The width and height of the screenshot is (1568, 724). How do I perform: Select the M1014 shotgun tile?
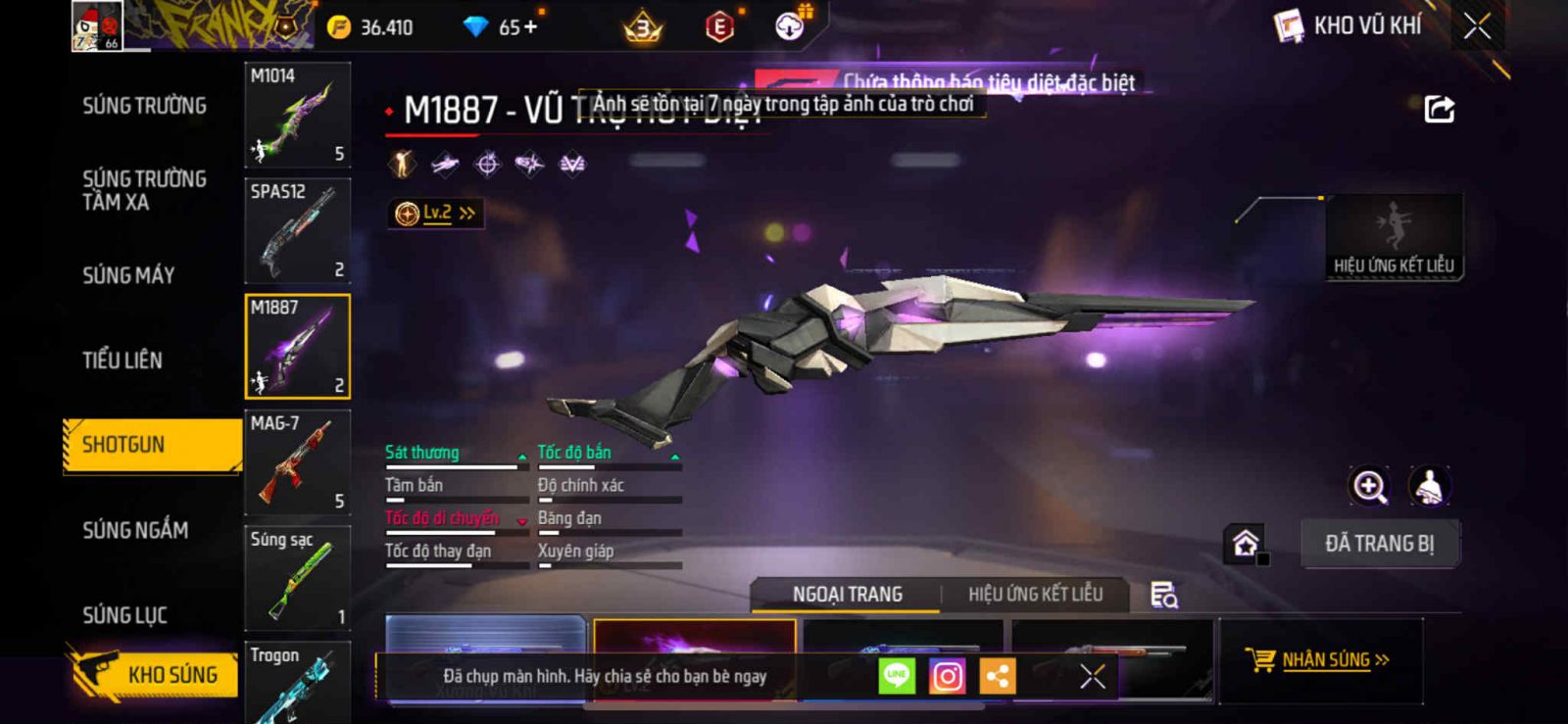(x=297, y=115)
